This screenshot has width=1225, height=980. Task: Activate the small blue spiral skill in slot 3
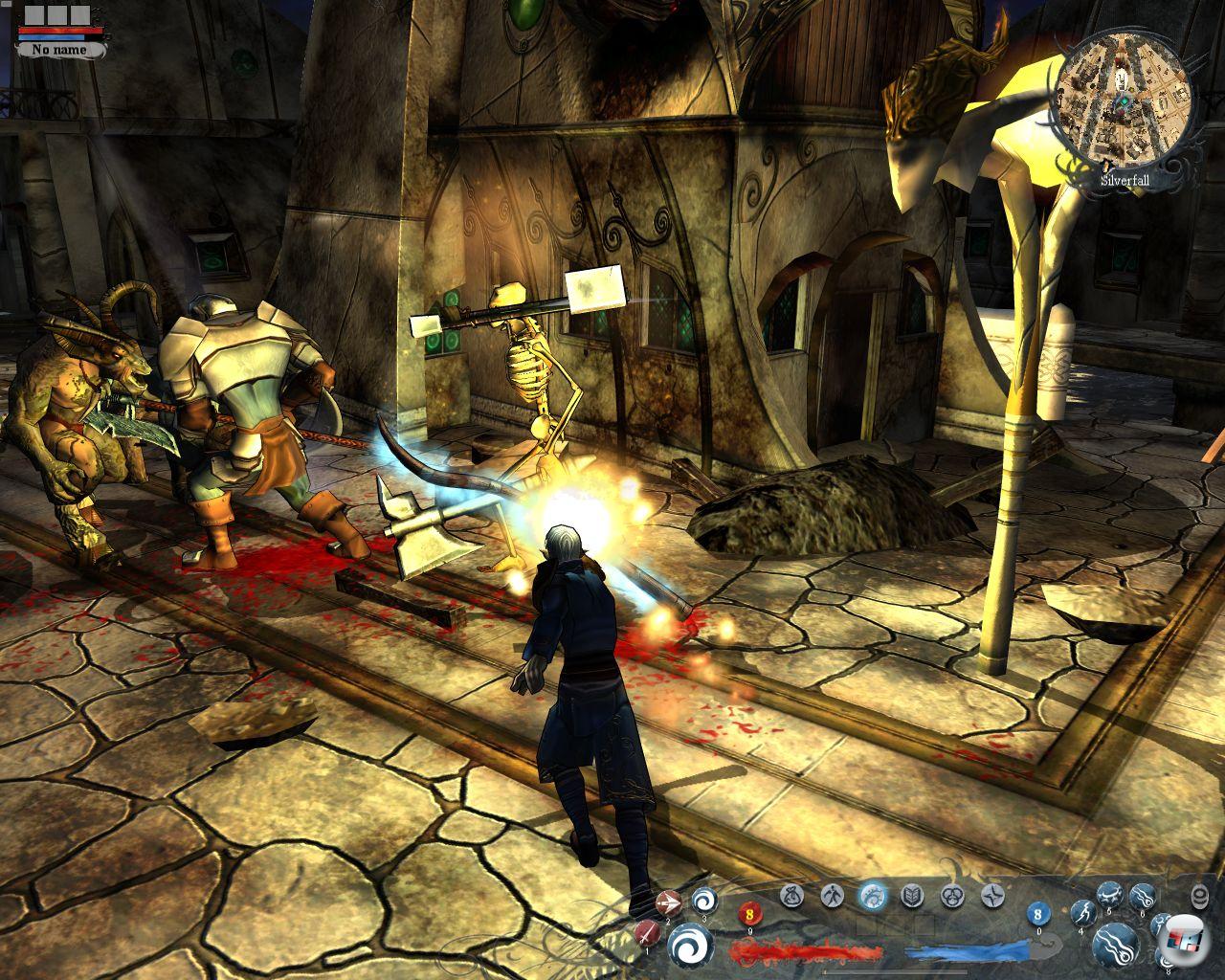[x=704, y=900]
